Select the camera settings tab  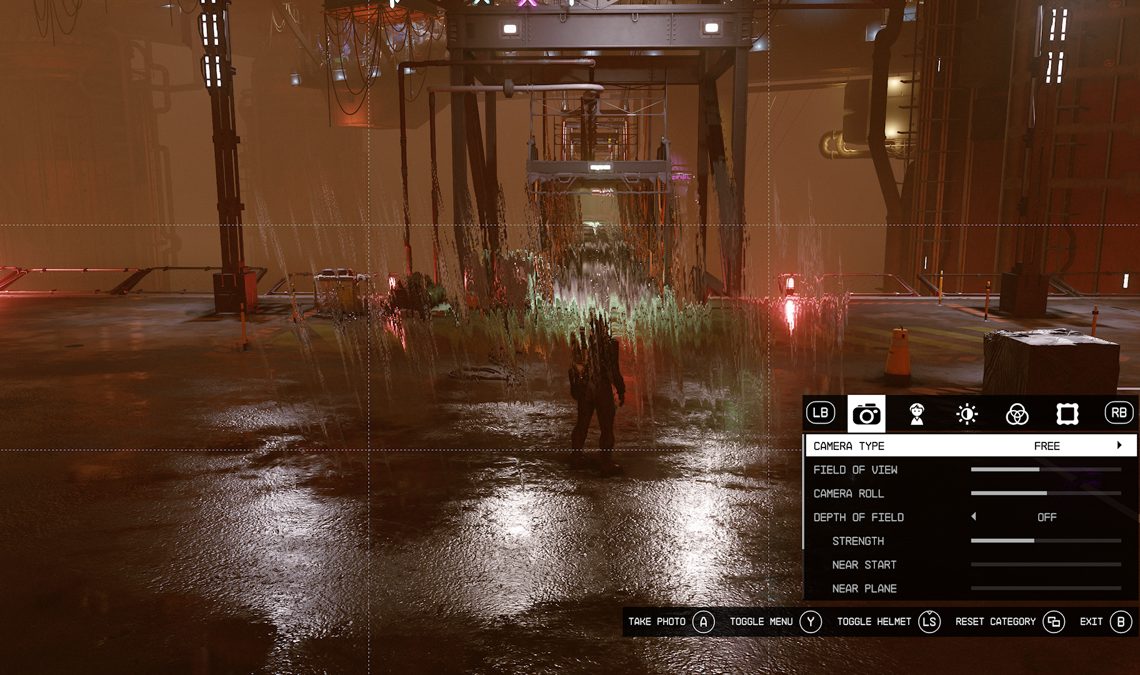tap(866, 414)
